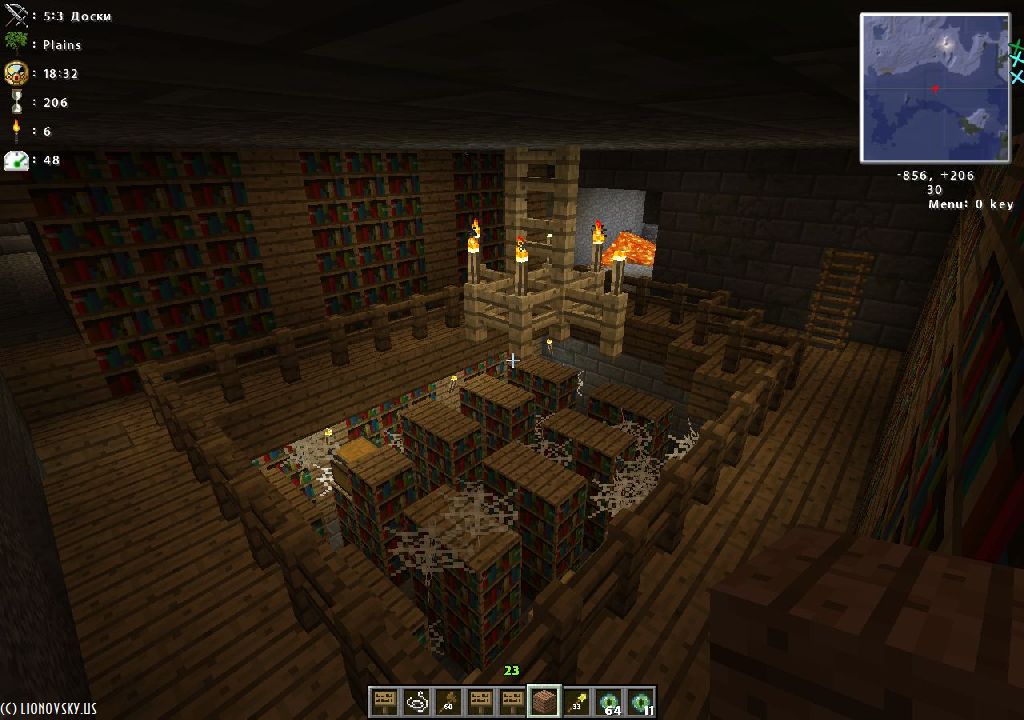The height and width of the screenshot is (720, 1024).
Task: Select the hotbar item marked 60
Action: (x=448, y=701)
